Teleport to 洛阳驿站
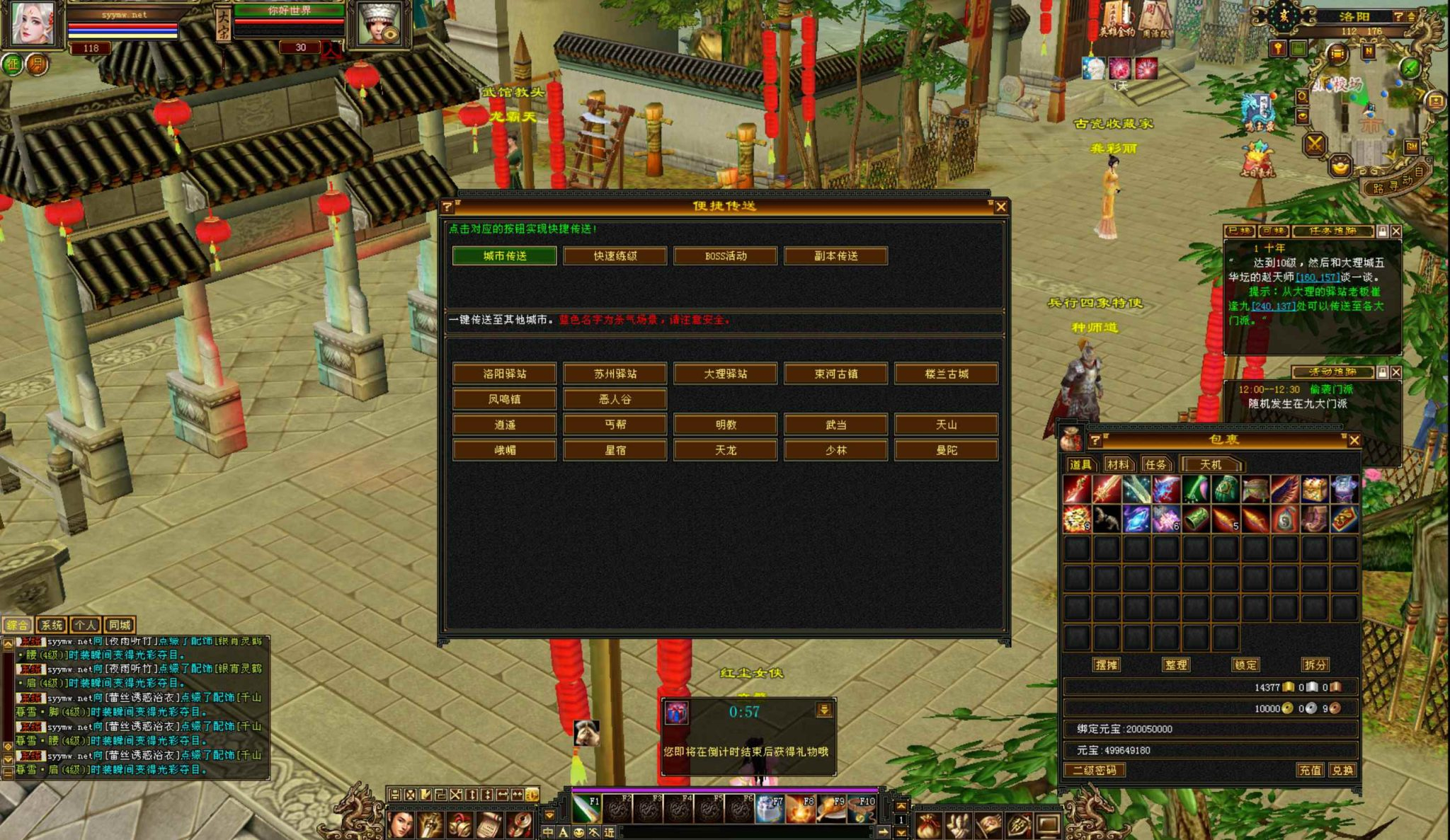The image size is (1450, 840). click(504, 374)
